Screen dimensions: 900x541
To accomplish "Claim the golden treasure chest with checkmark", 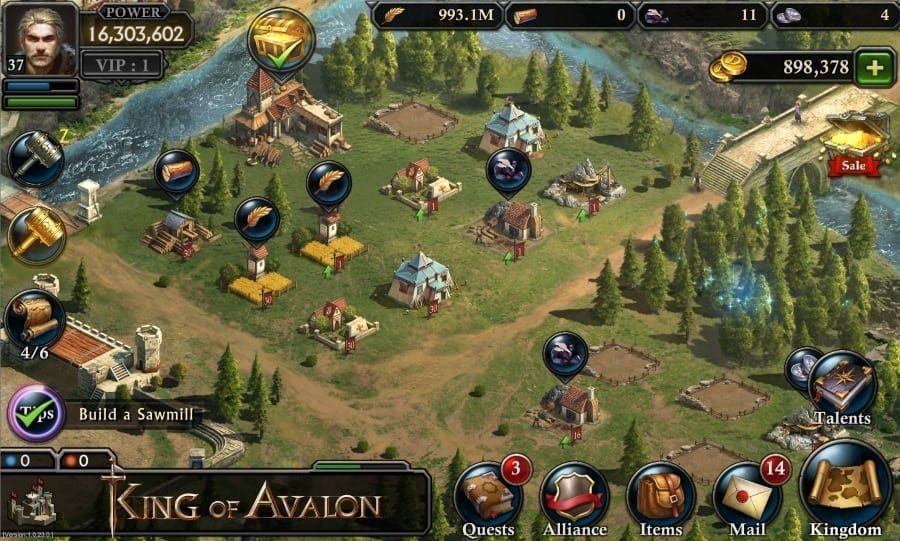I will 281,41.
